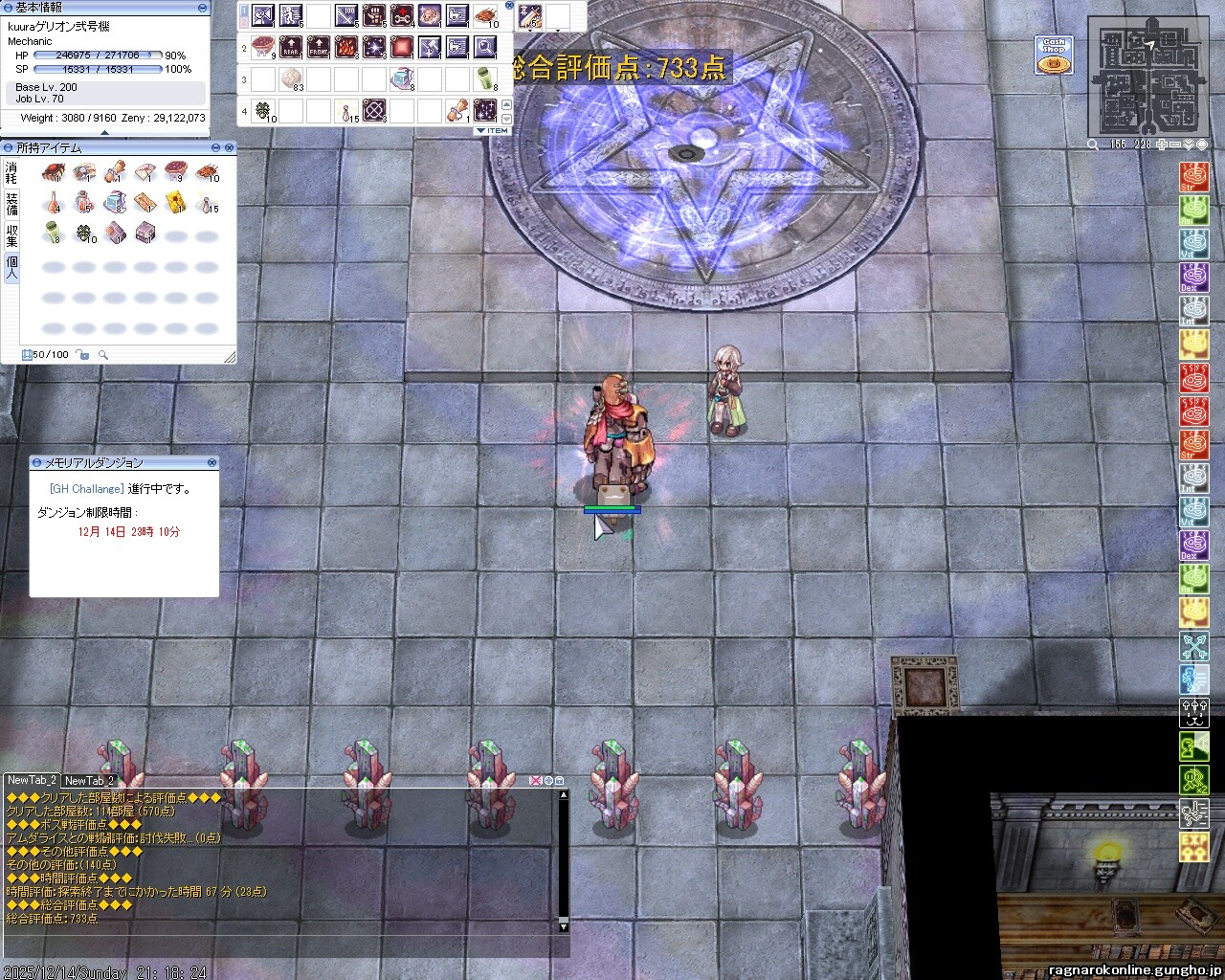This screenshot has height=980, width=1225.
Task: Toggle the ITEM dropdown below the hotbar
Action: 493,130
